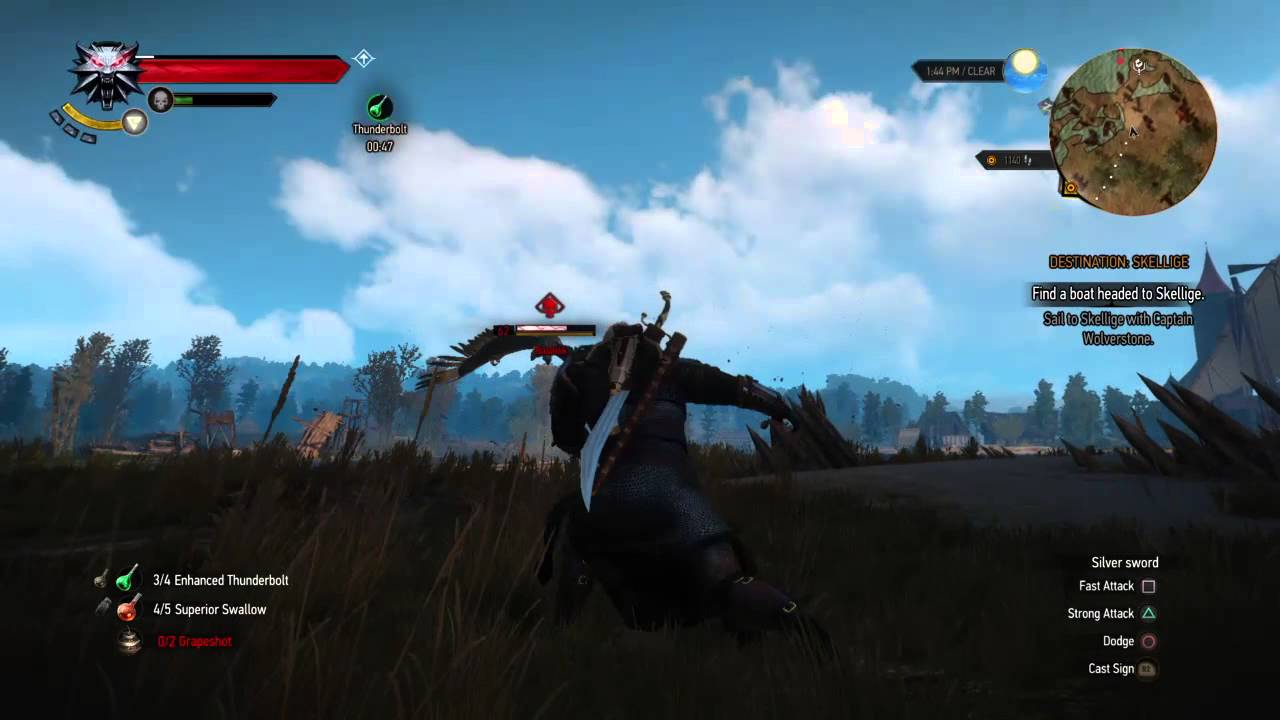
Task: Select 'Sail to Skellige with Captain Wolverstone'
Action: click(x=1118, y=327)
